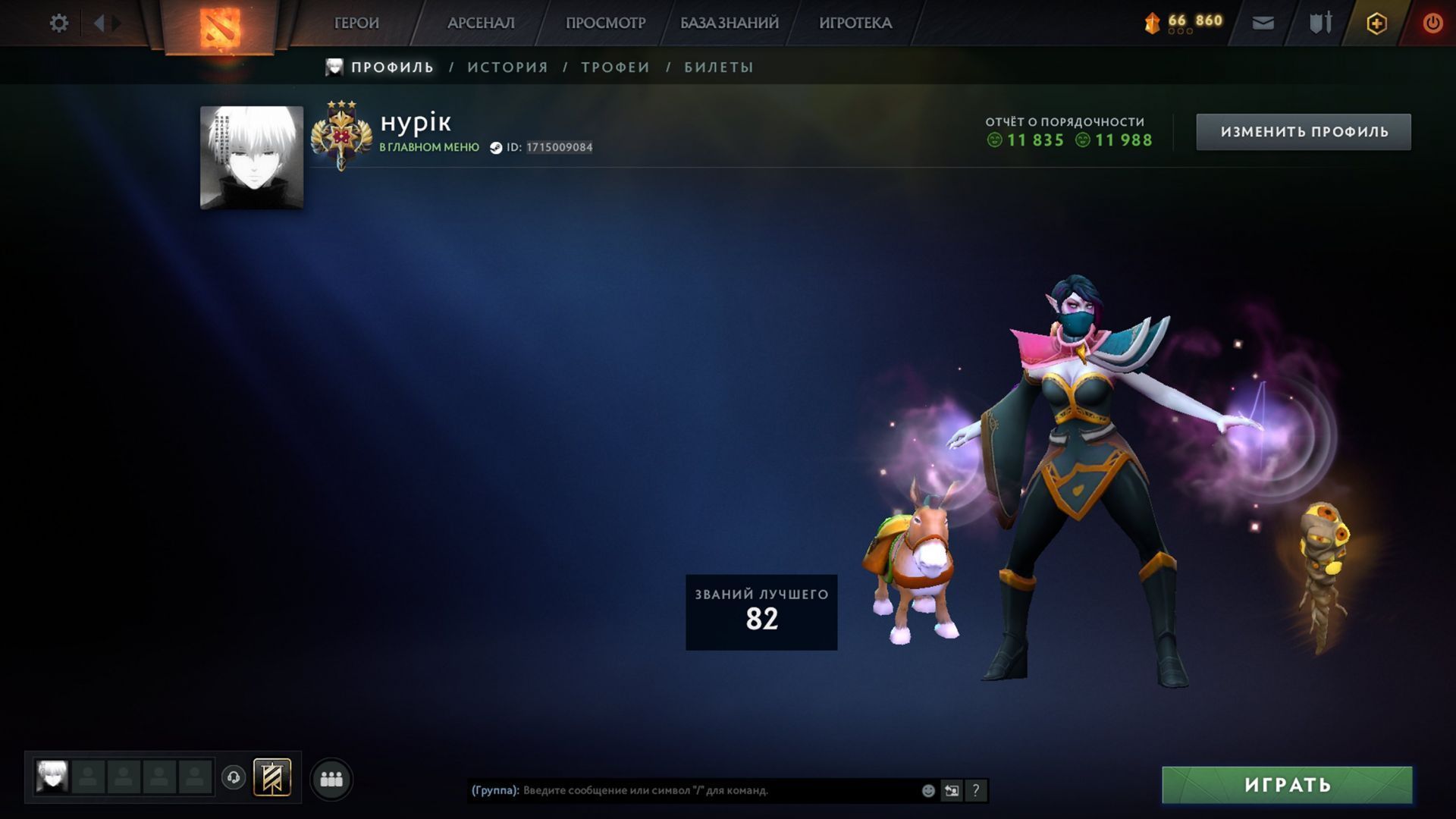Viewport: 1456px width, 819px height.
Task: Click the ИЗМЕНИТЬ ПРОФИЛЬ button
Action: (x=1304, y=132)
